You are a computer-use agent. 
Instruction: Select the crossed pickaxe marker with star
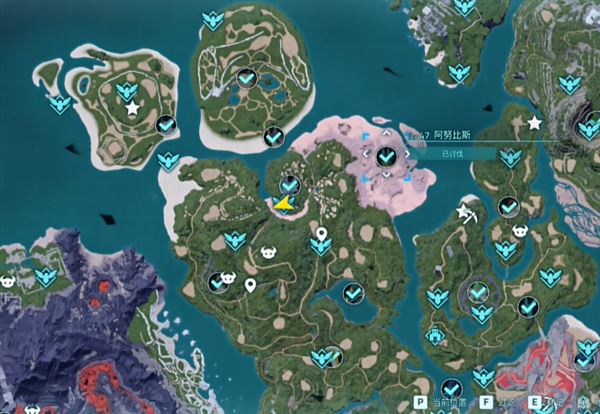466,212
